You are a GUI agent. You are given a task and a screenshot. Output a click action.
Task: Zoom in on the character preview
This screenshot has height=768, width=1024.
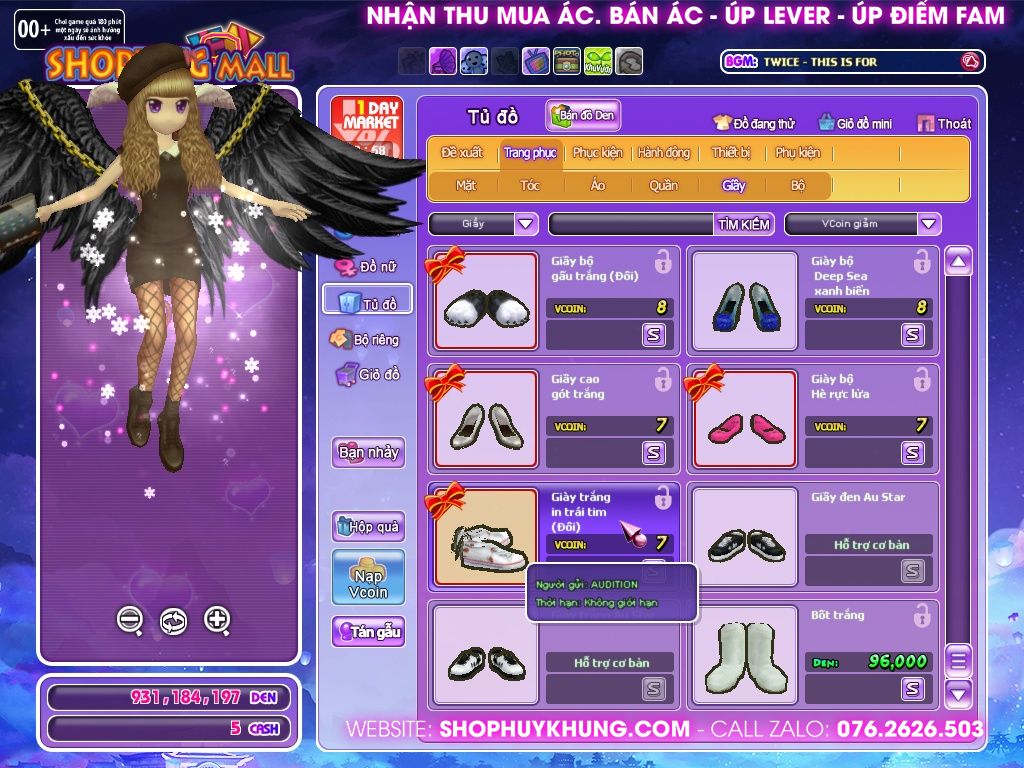(217, 620)
